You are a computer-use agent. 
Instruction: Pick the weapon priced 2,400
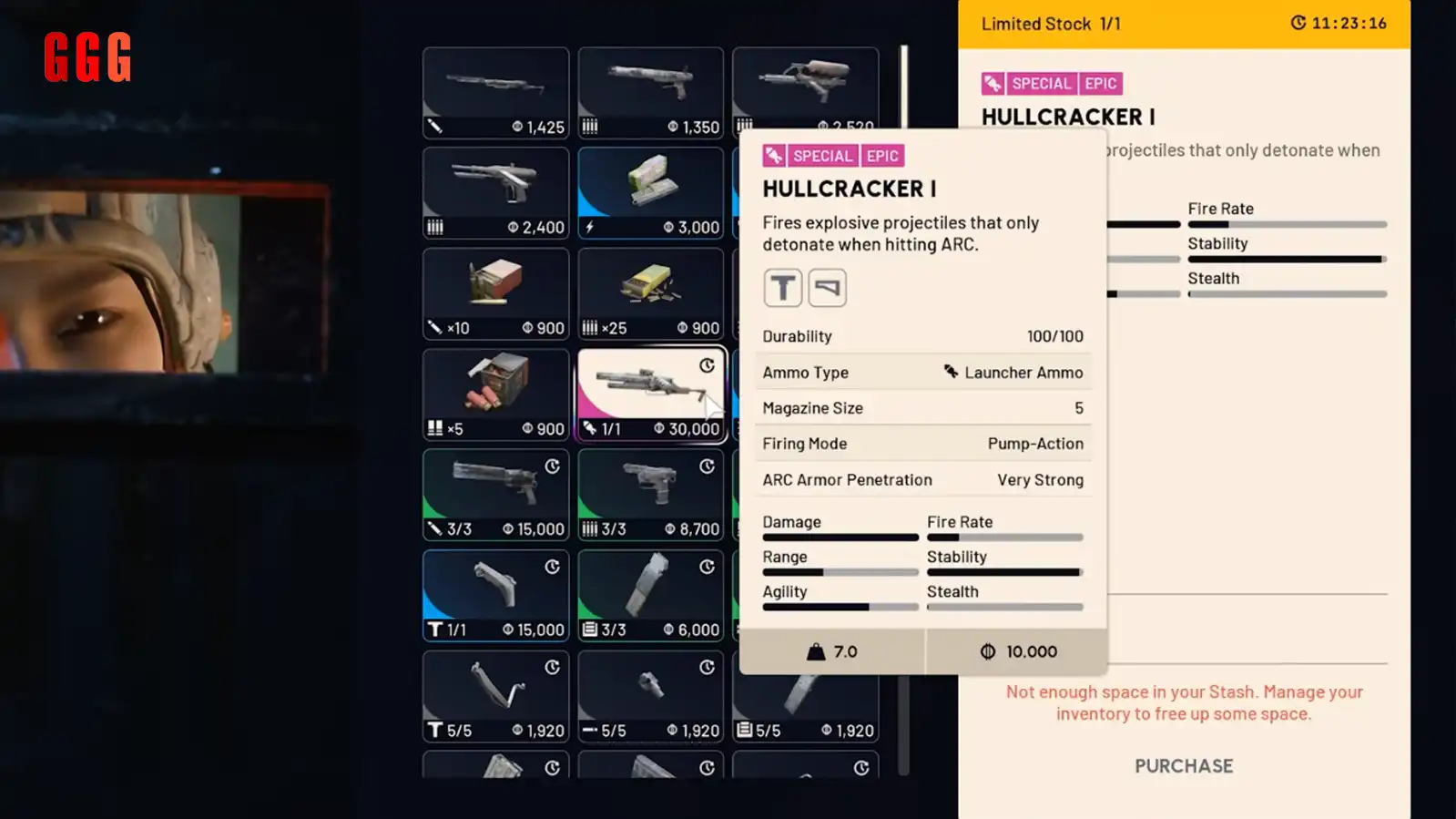pyautogui.click(x=495, y=193)
